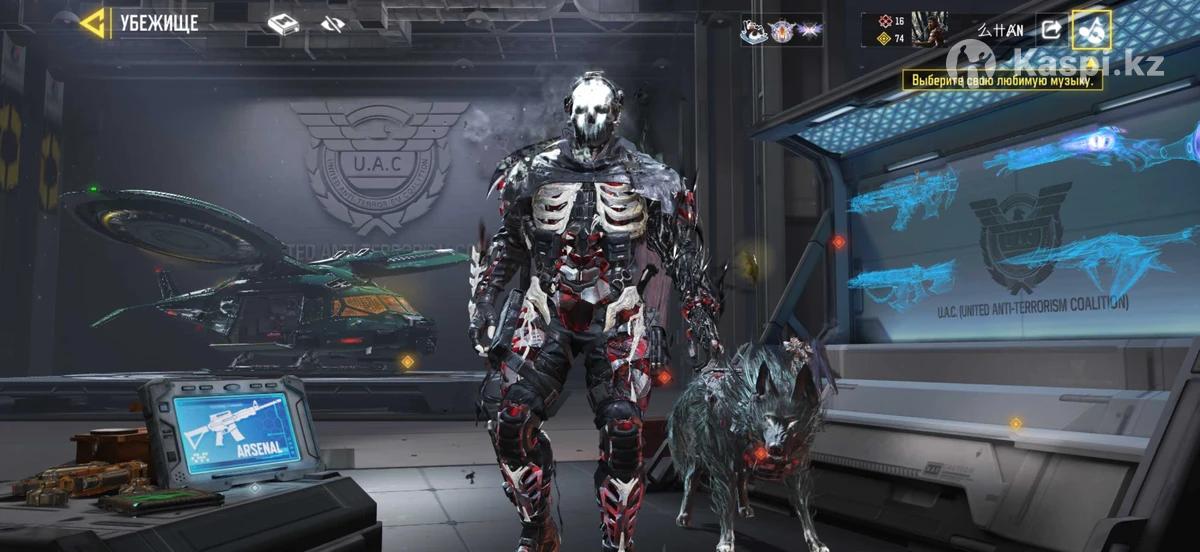
Task: Go back using the yellow arrow button
Action: click(93, 23)
